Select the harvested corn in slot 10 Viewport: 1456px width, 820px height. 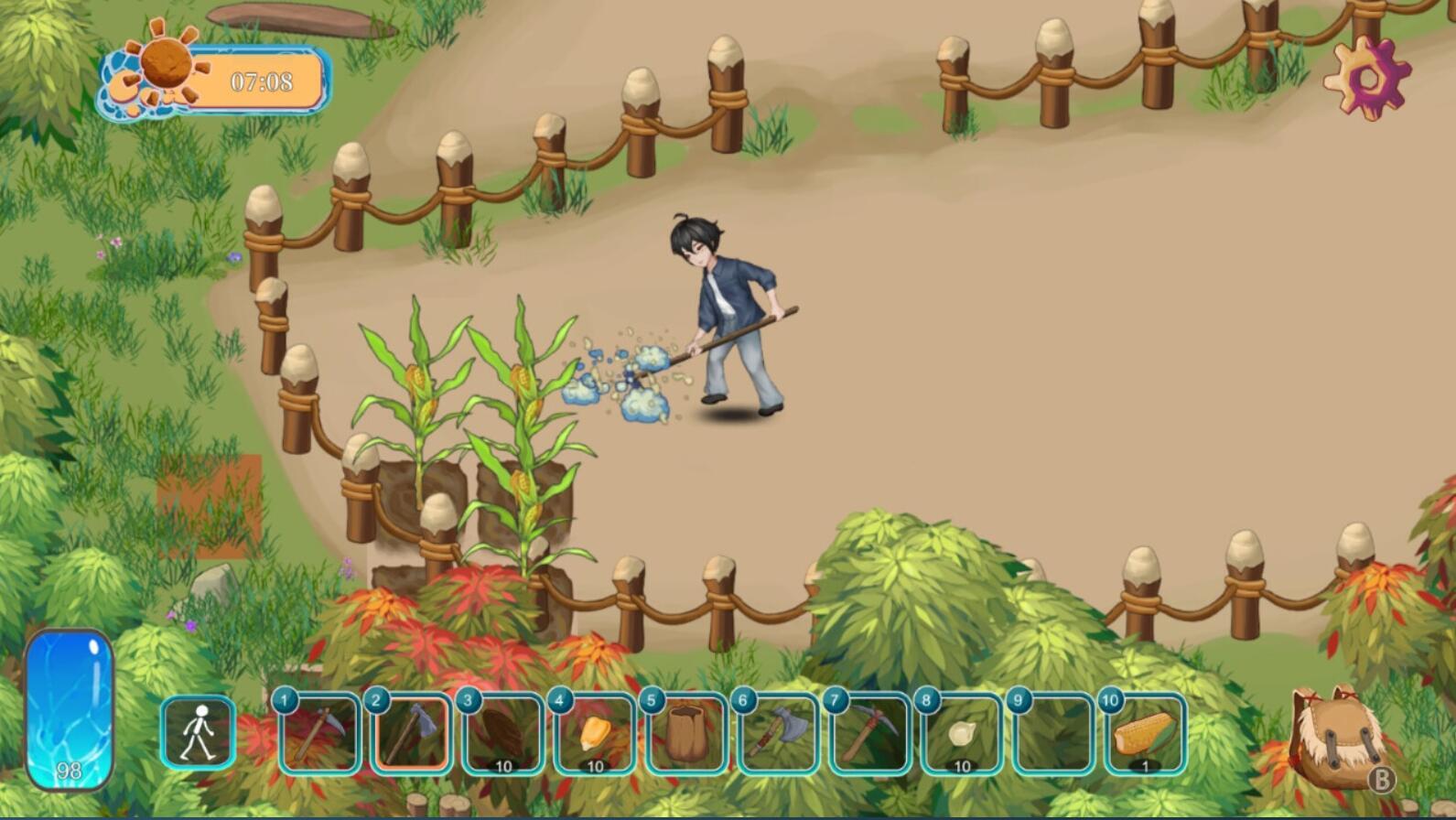[x=1143, y=737]
